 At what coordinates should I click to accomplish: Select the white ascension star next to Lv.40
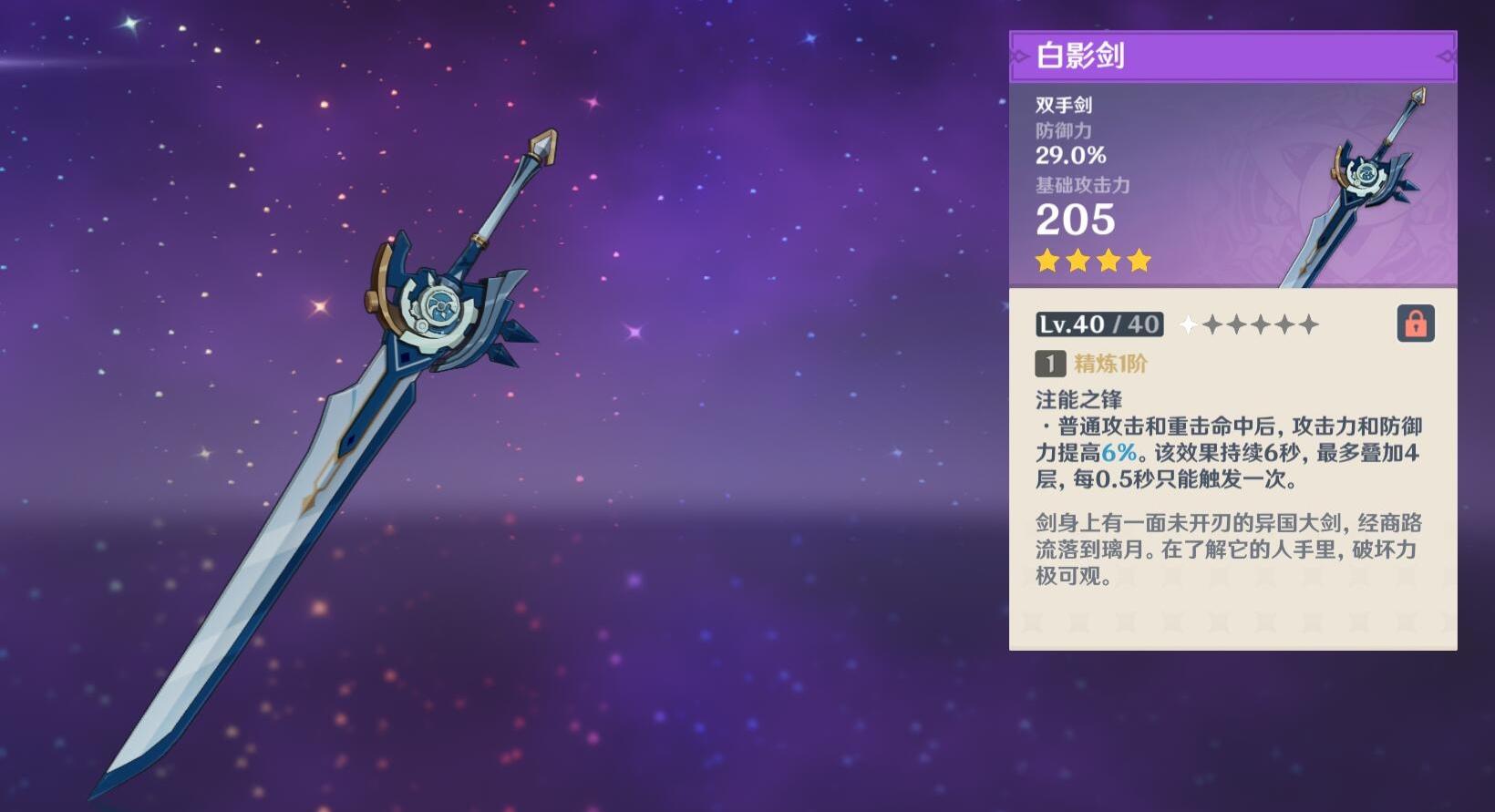[x=1188, y=324]
